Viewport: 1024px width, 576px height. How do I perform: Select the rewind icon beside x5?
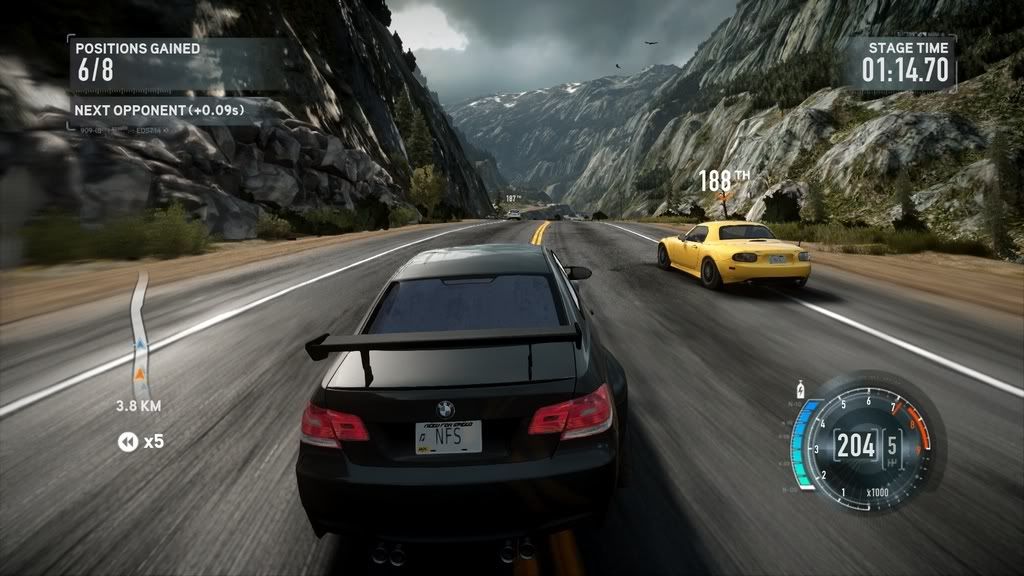pos(127,441)
